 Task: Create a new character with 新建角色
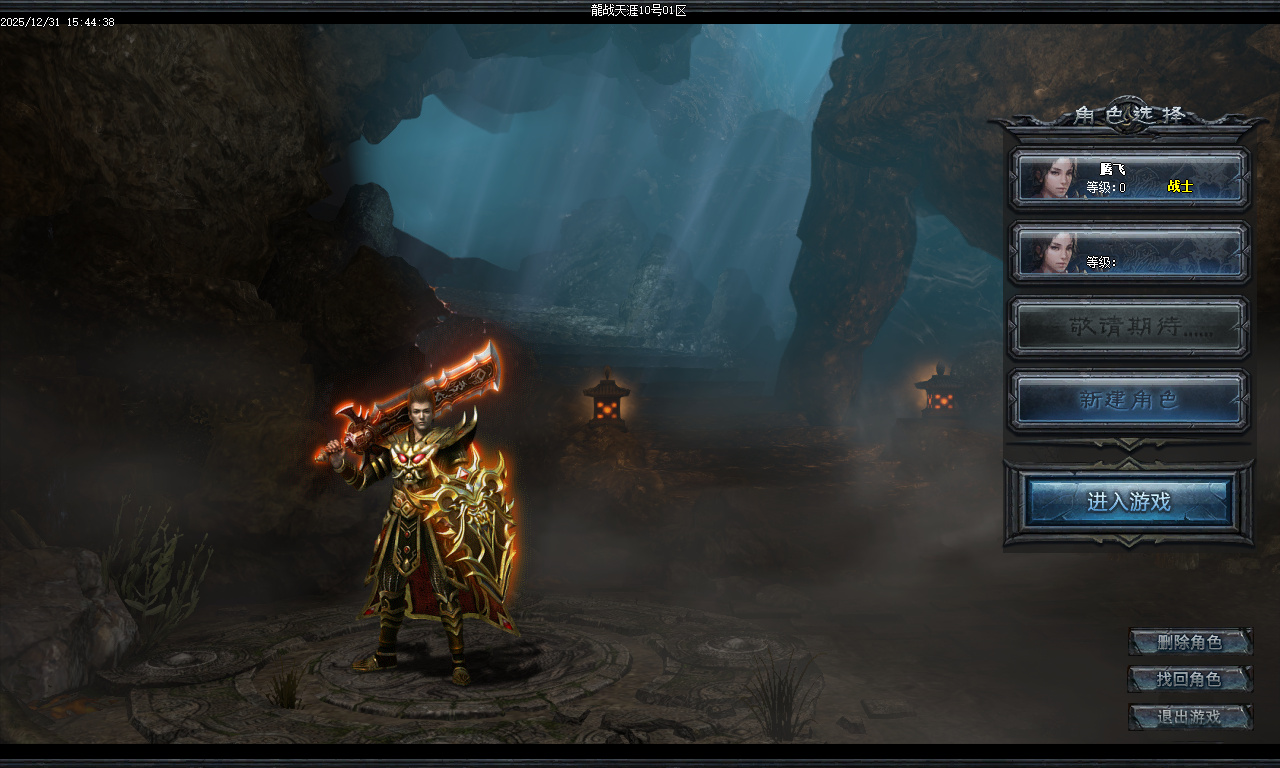pos(1129,400)
